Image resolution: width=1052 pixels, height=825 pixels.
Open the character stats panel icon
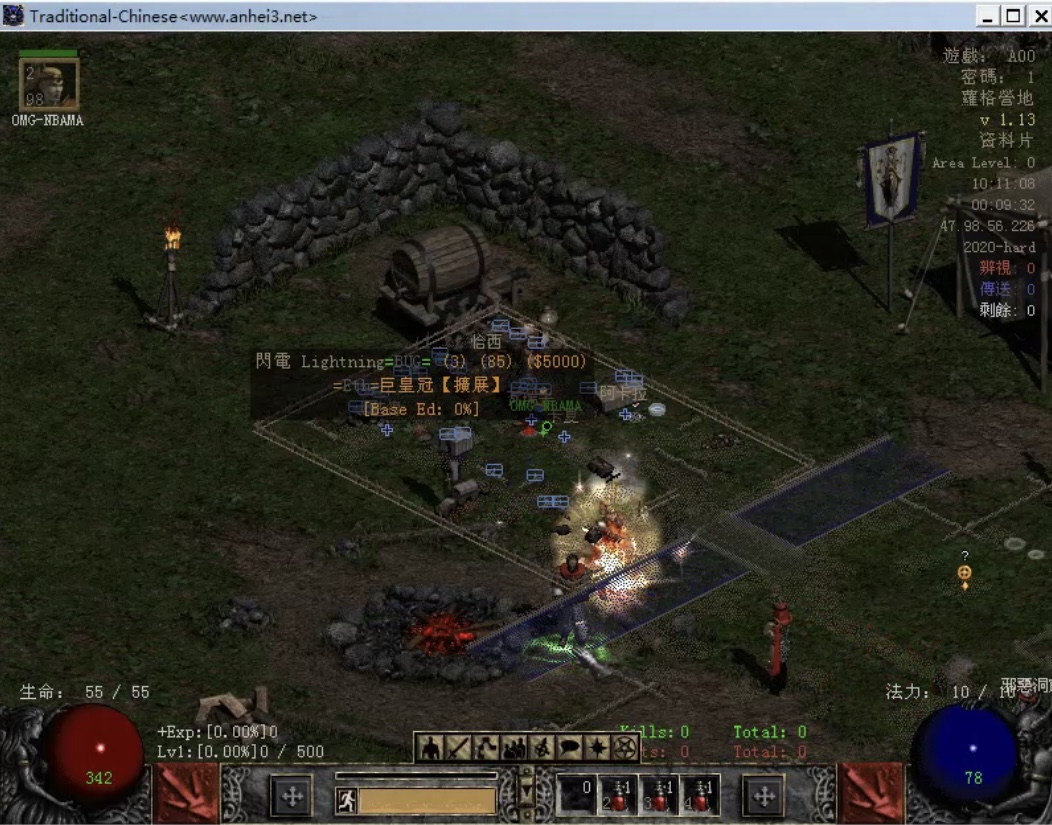pos(430,747)
